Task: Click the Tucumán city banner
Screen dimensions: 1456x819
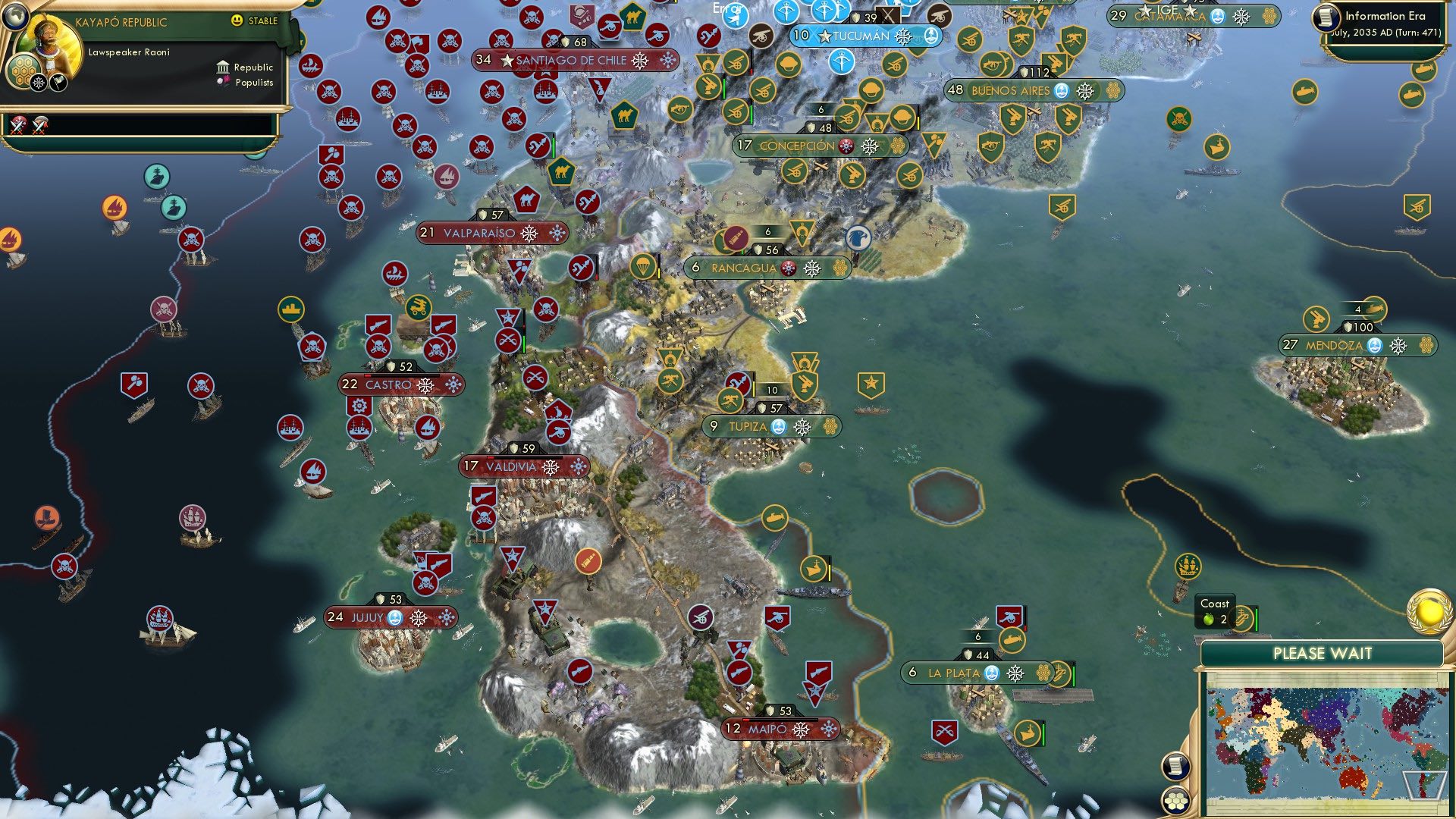Action: click(861, 36)
